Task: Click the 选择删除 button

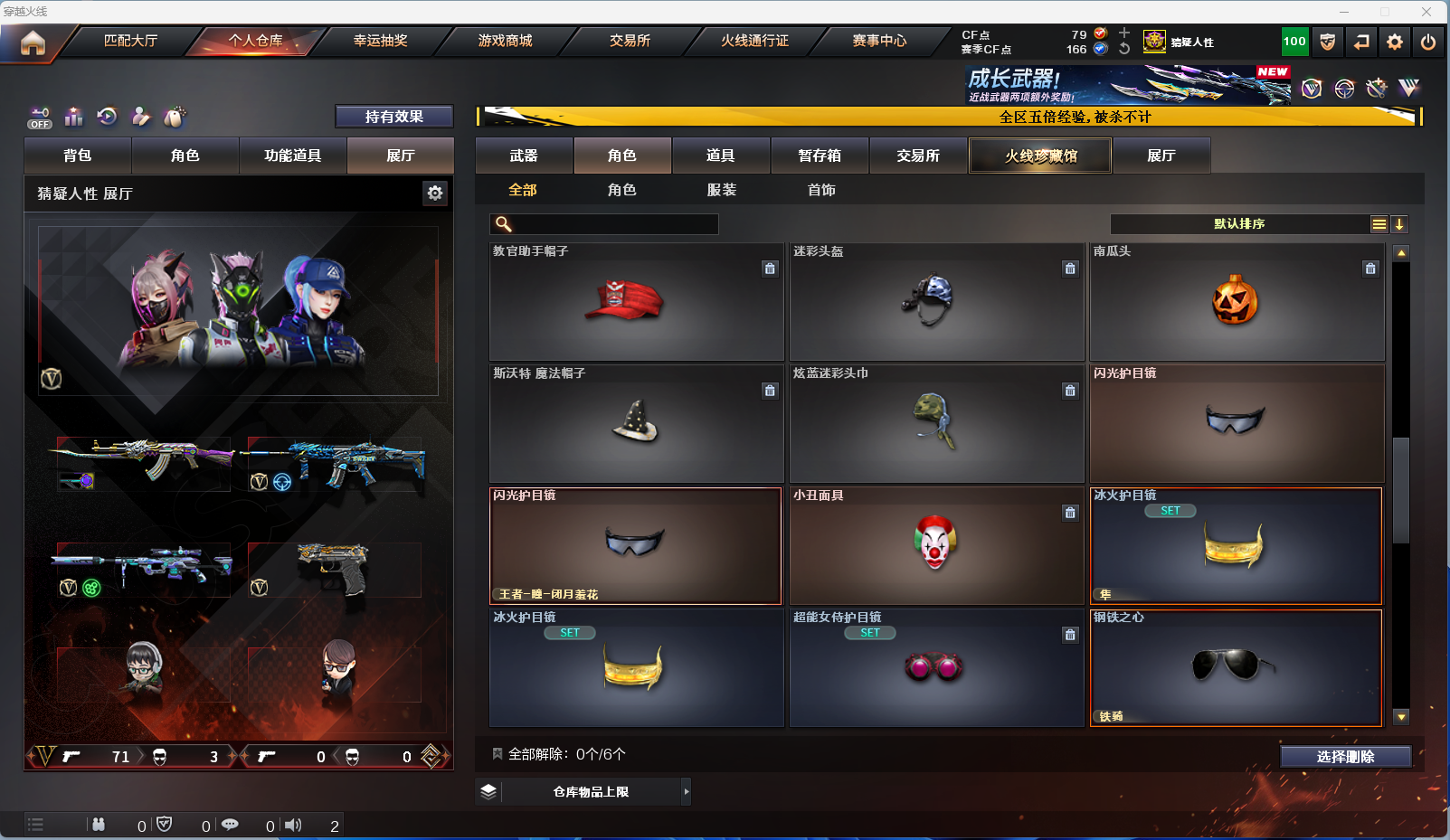Action: 1345,757
